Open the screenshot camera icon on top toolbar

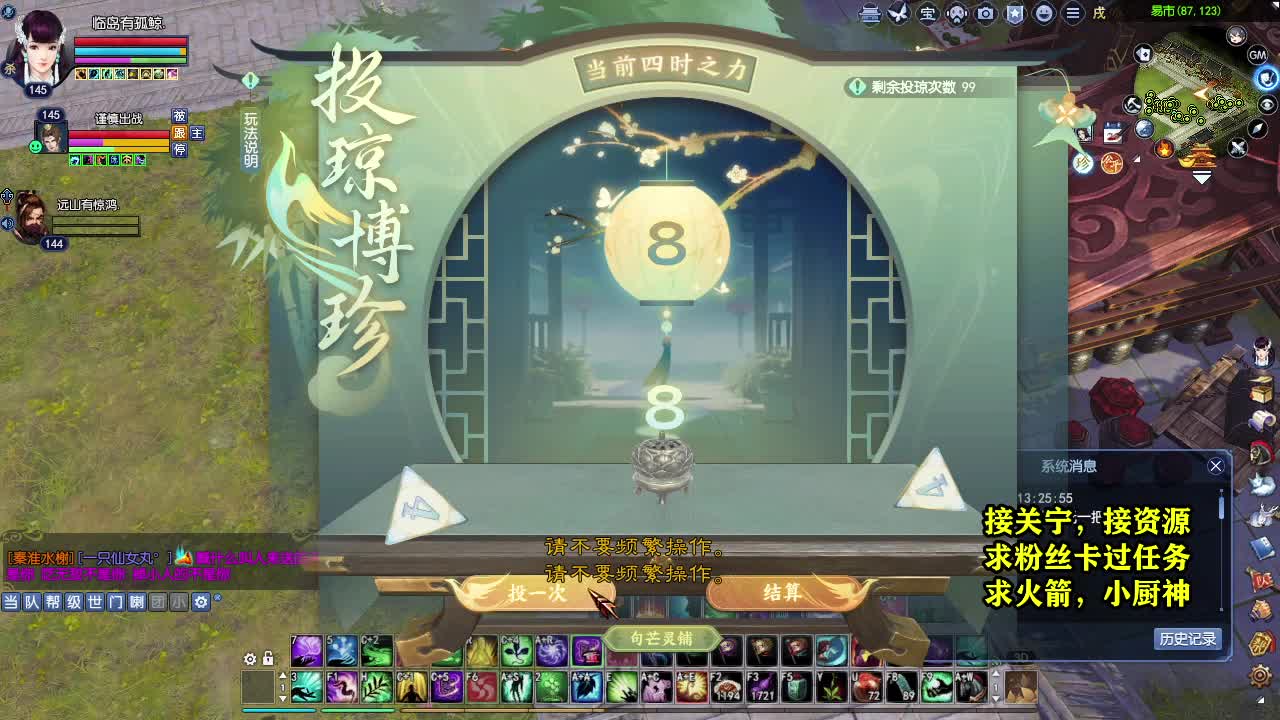[984, 12]
